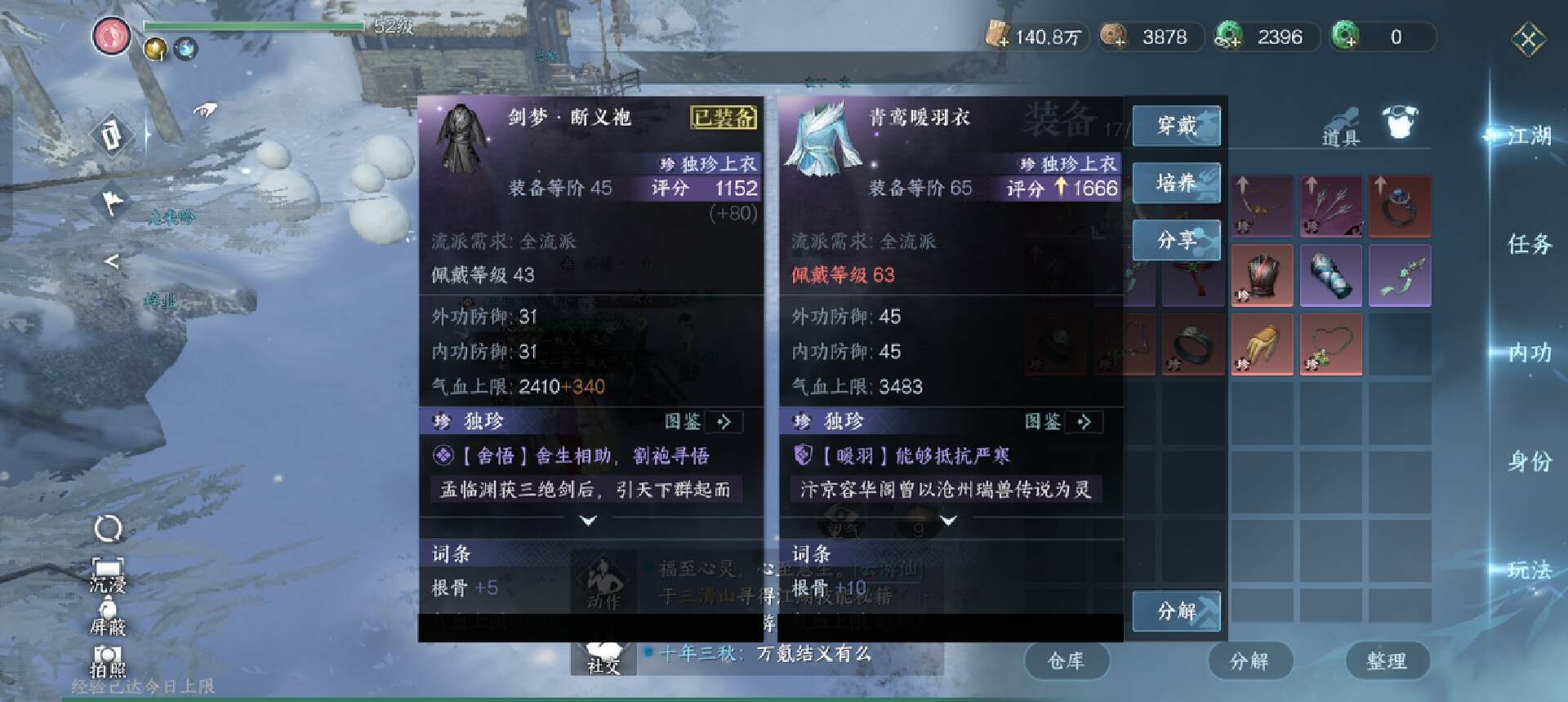Open the 培养 upgrade option

[1176, 183]
